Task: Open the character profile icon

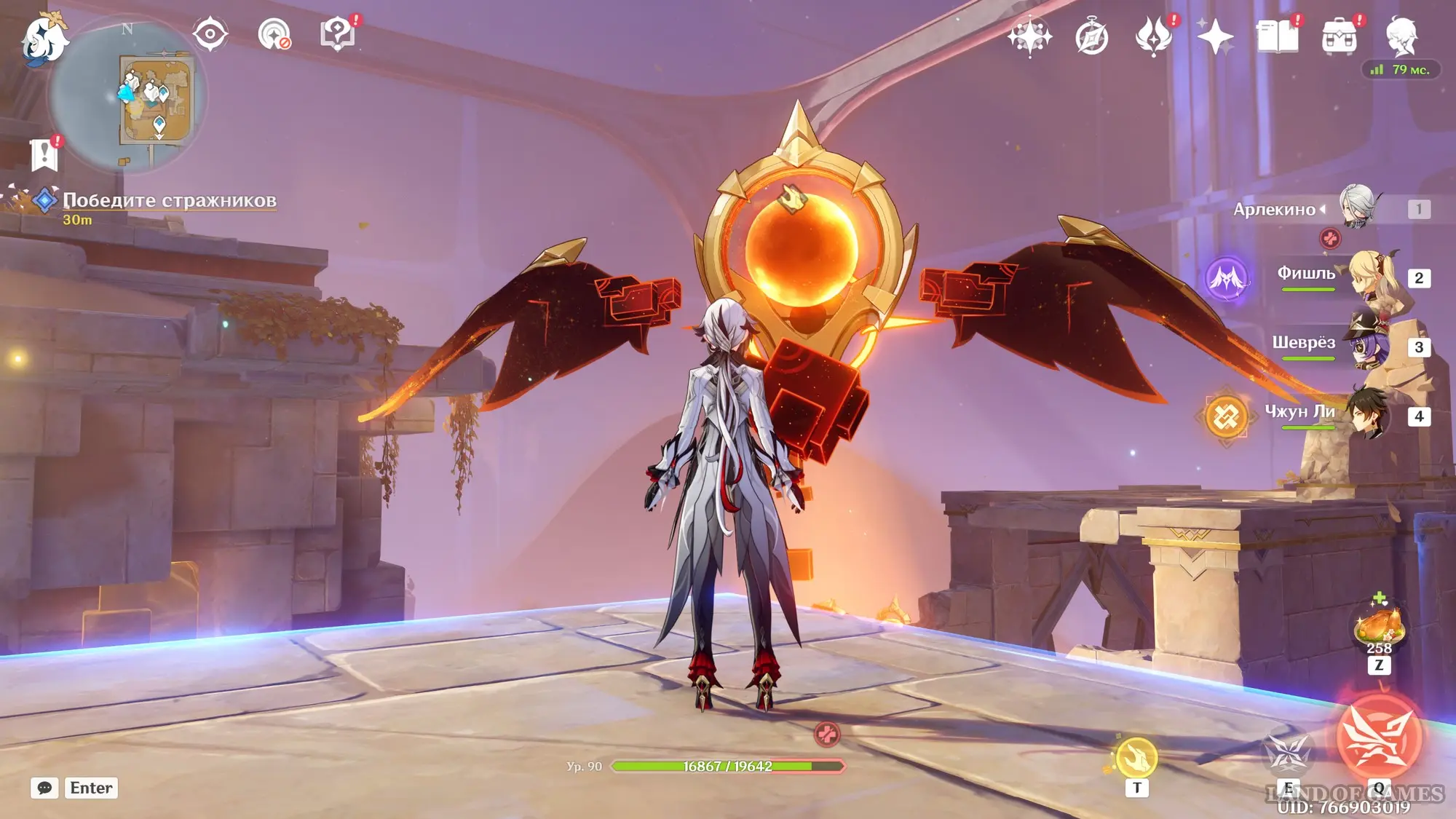Action: point(1401,36)
